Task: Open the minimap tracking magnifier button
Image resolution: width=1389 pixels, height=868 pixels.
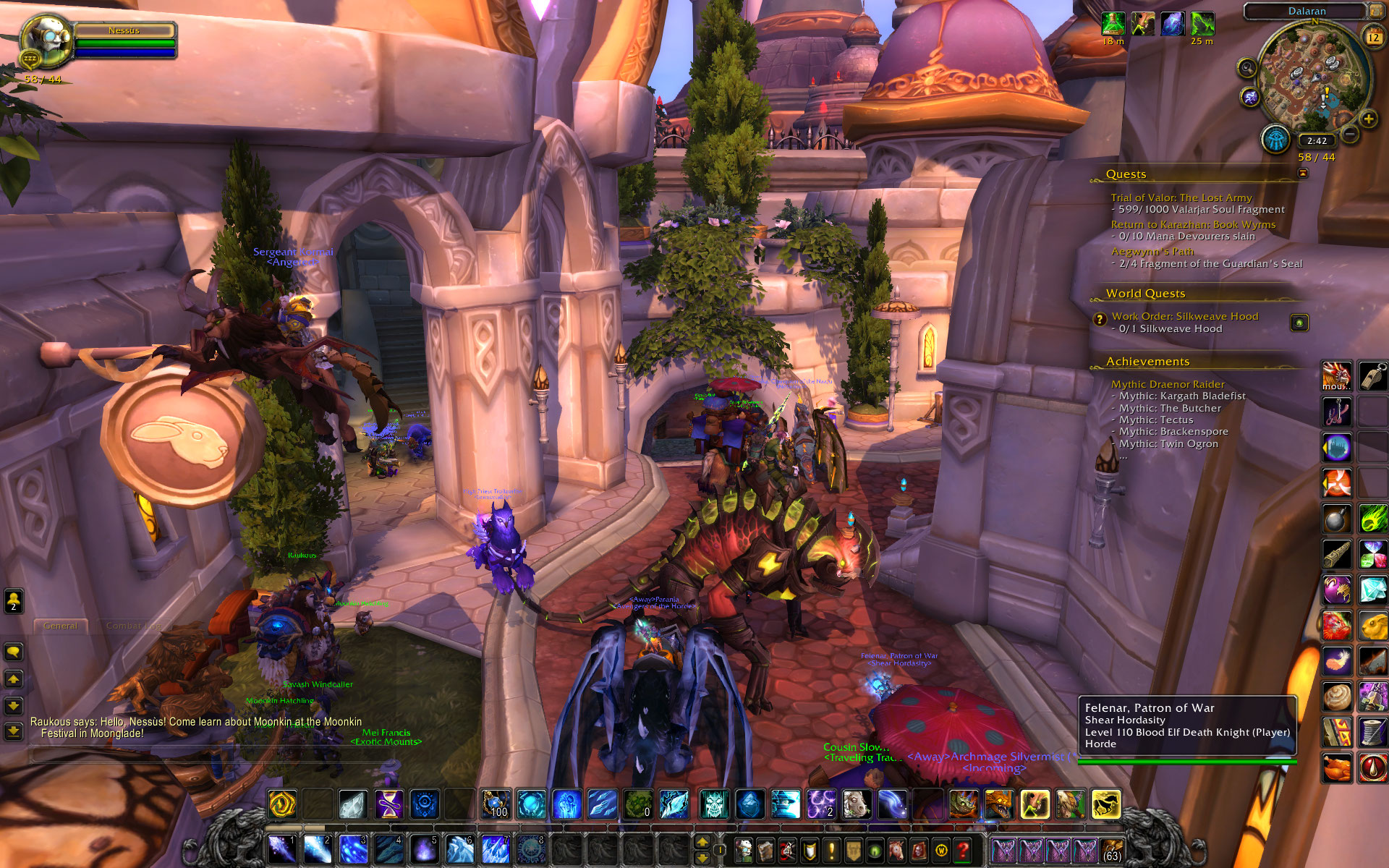Action: tap(1246, 69)
